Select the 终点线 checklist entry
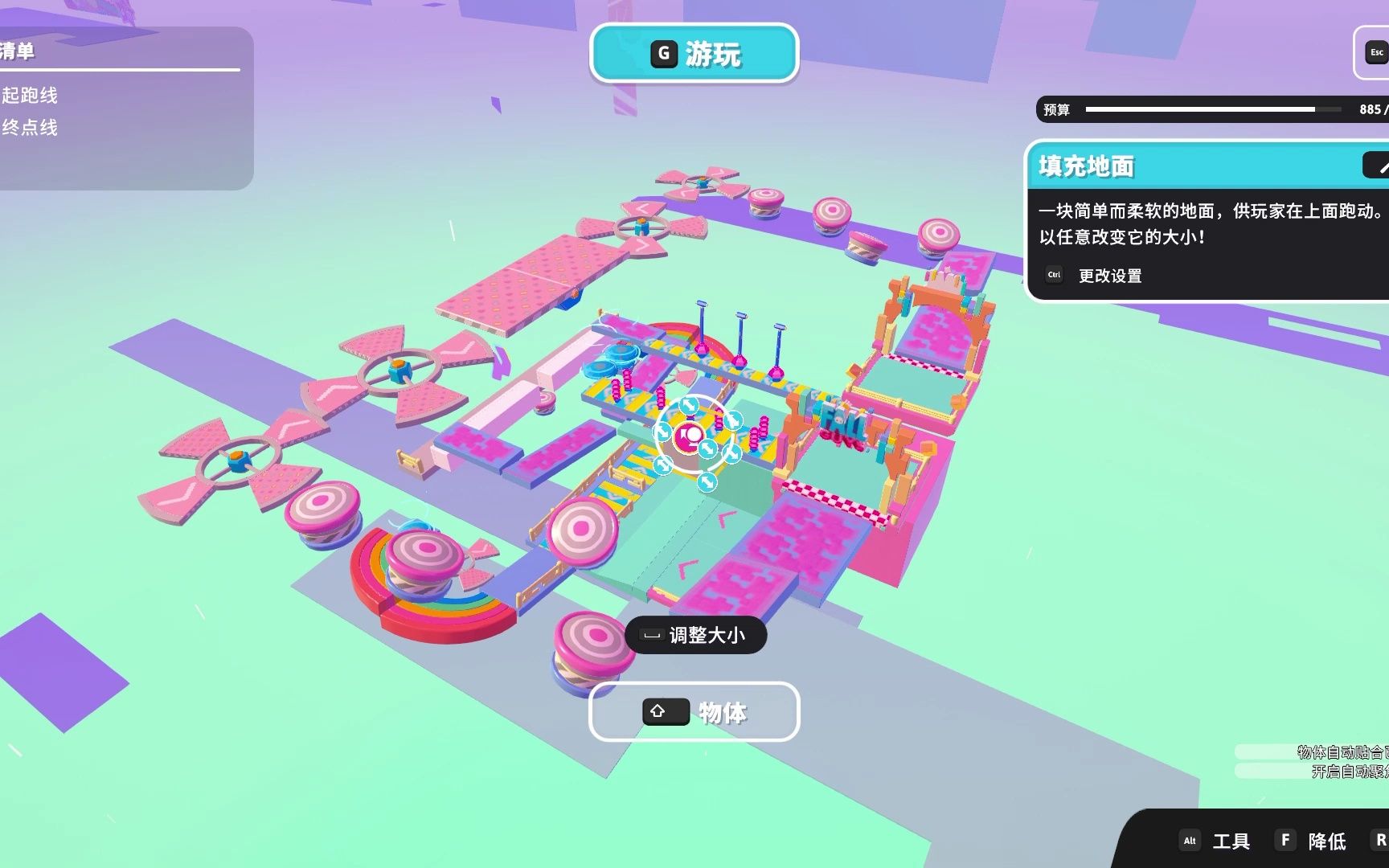 click(31, 128)
